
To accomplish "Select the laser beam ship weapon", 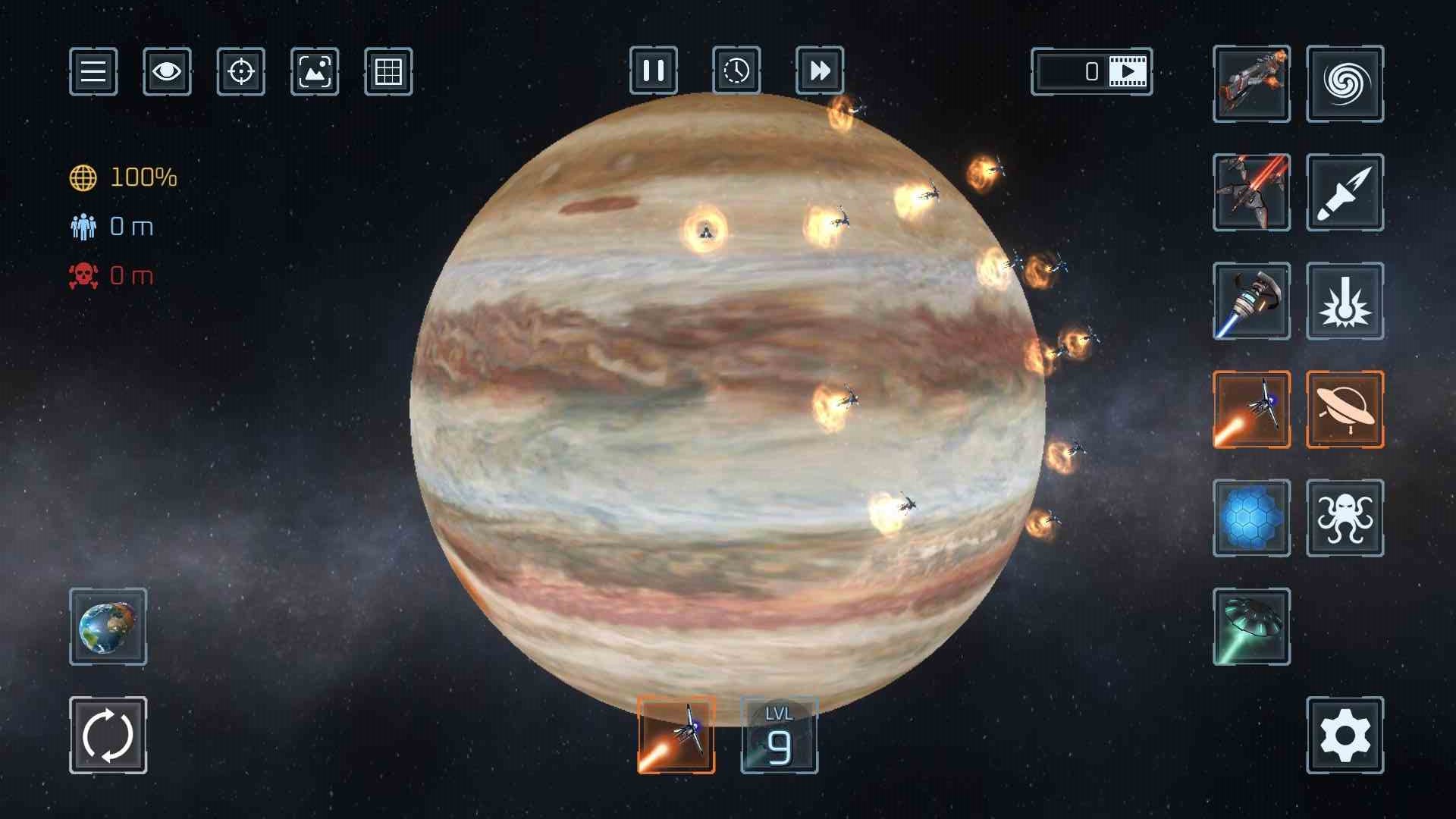I will coord(1251,192).
